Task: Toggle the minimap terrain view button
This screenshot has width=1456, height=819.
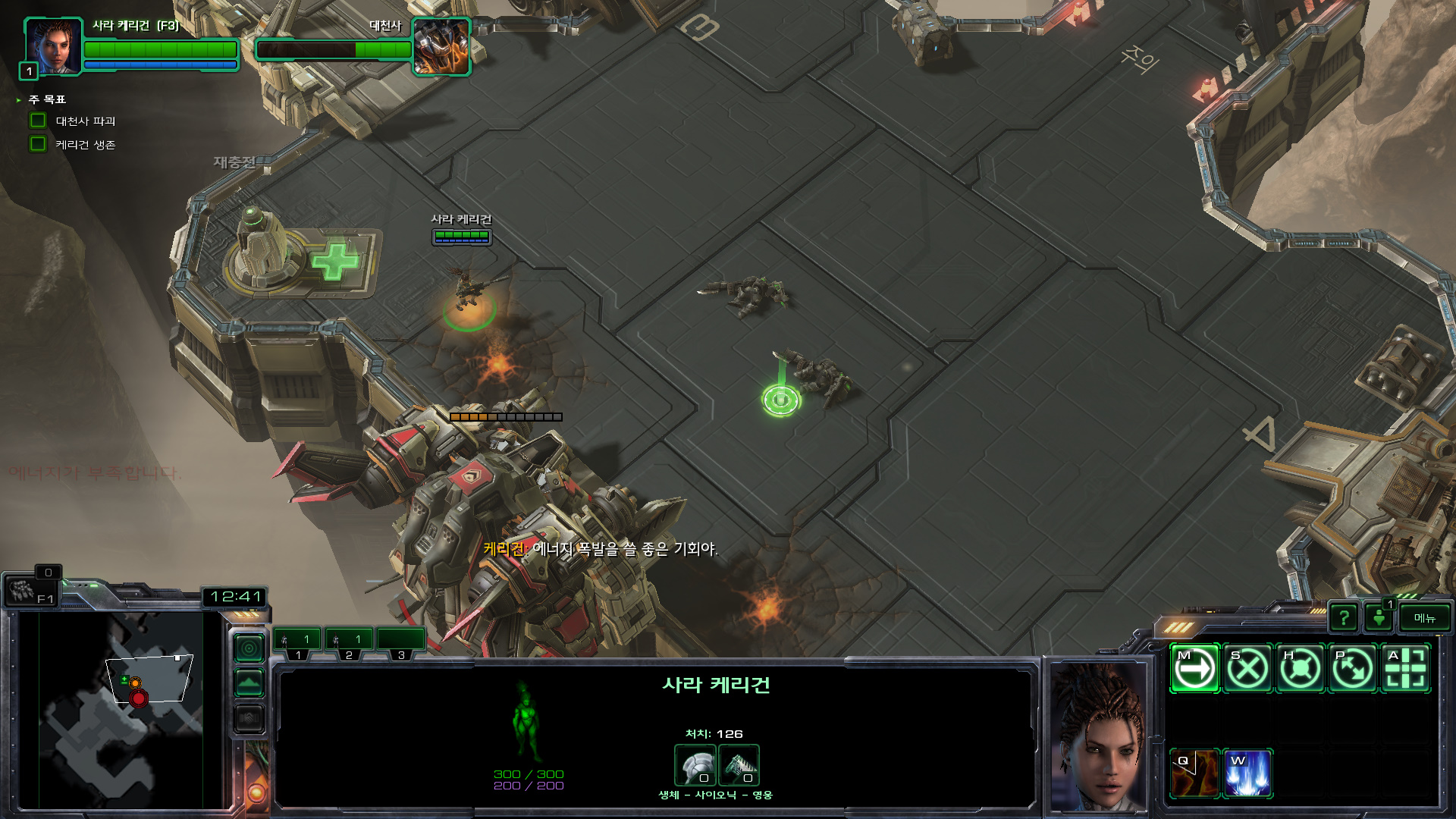Action: tap(249, 683)
